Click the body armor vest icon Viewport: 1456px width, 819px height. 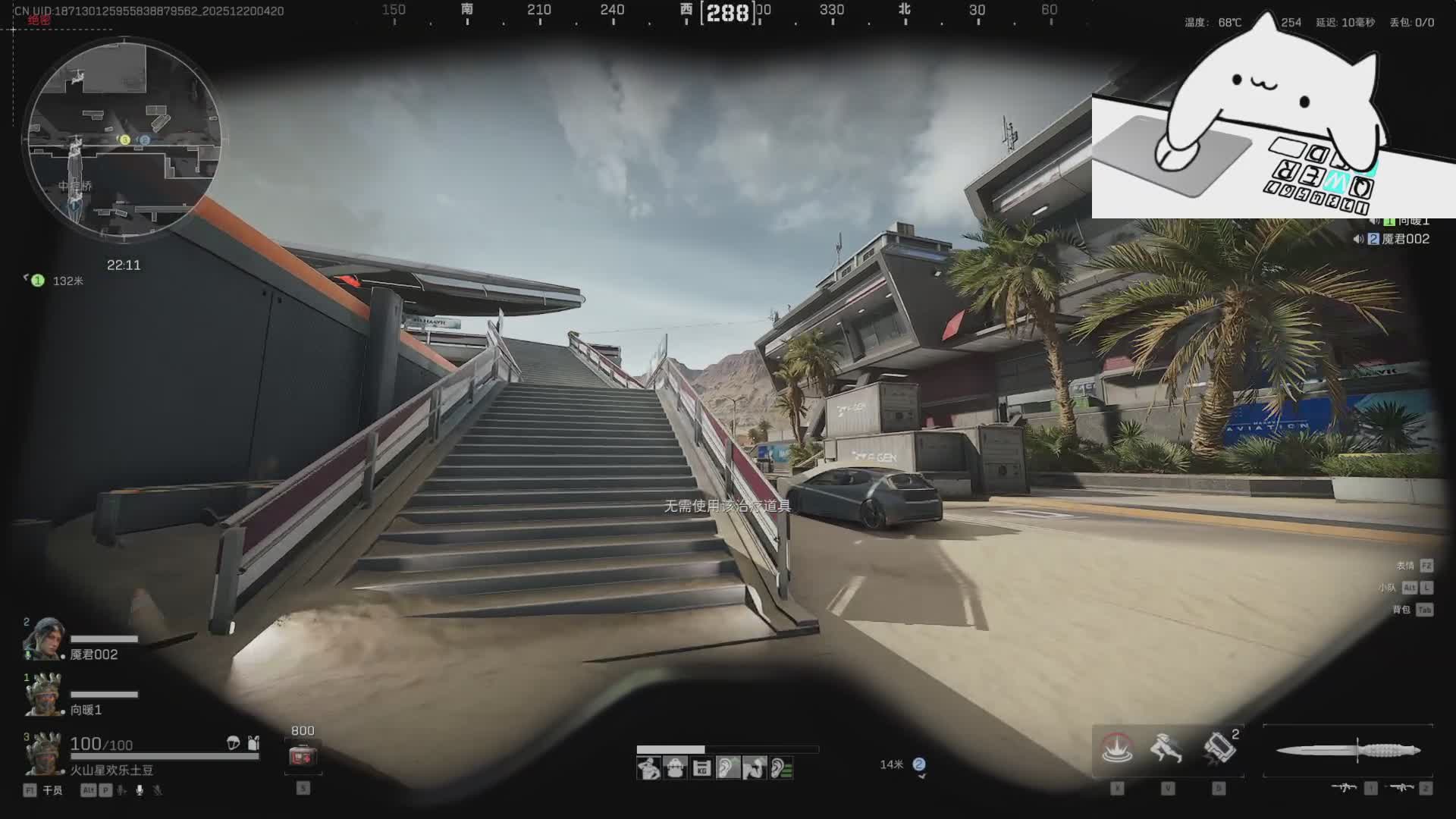click(253, 743)
